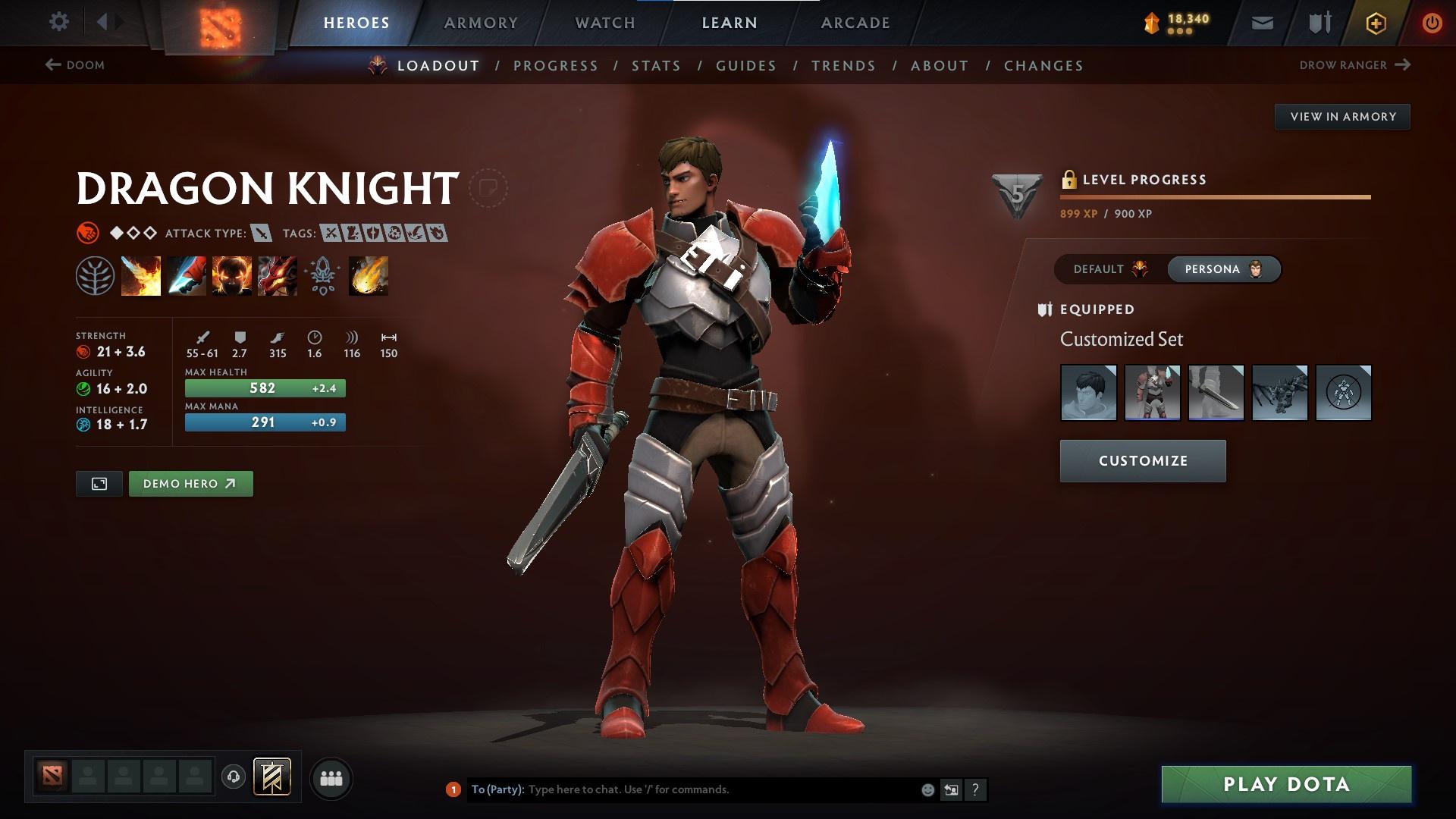Click the Dragon Blood passive ability icon
Viewport: 1456px width, 819px height.
[x=231, y=275]
